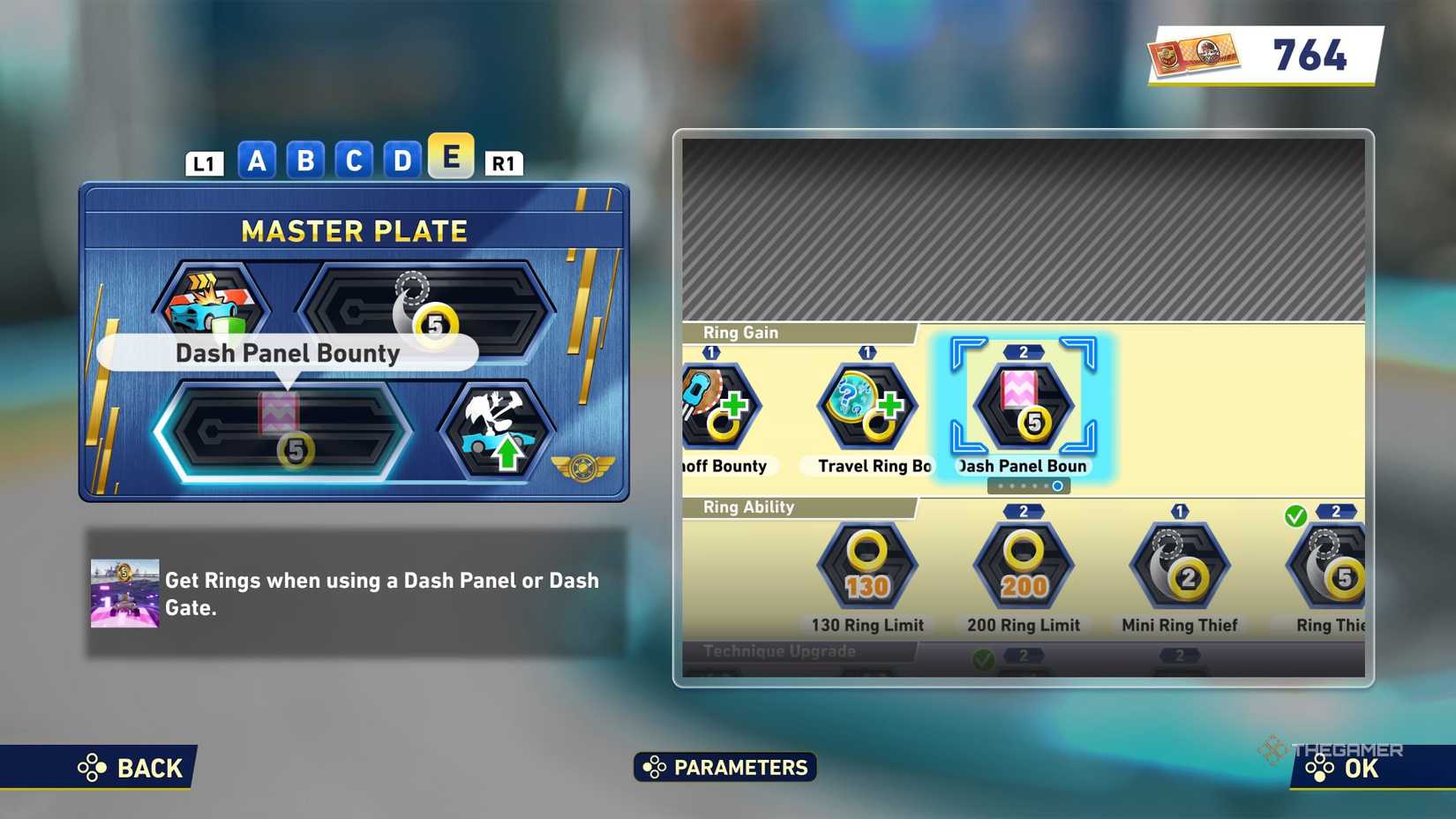Select plate tab C
The image size is (1456, 819).
click(354, 161)
